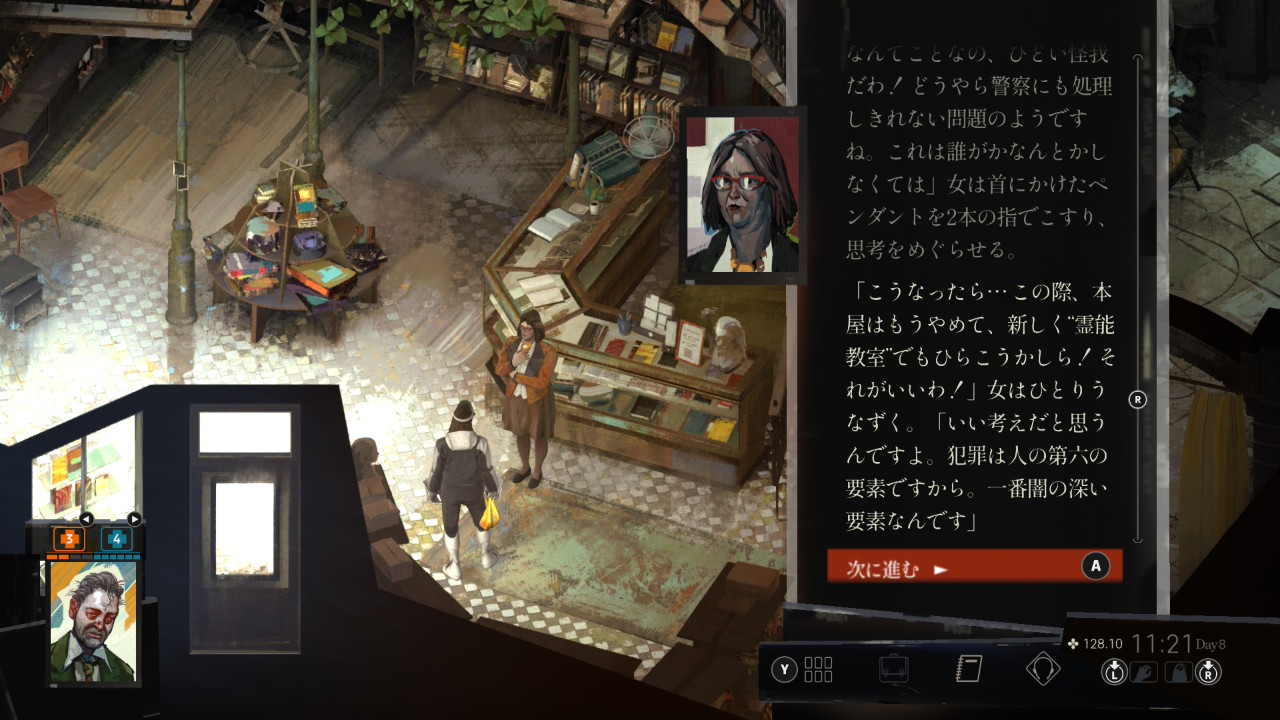This screenshot has width=1280, height=720.
Task: Open the journal notebook
Action: (969, 669)
